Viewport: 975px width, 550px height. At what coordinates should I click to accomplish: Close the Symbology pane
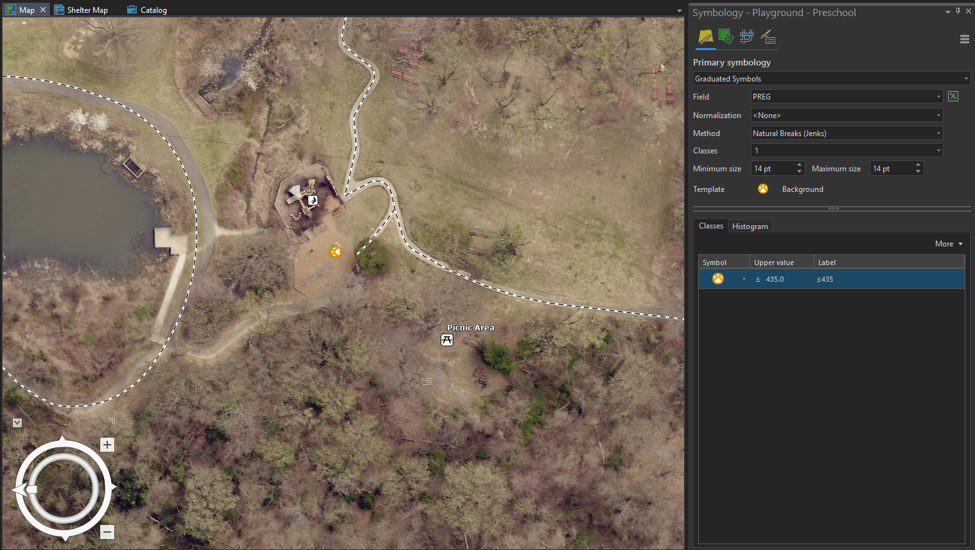click(x=968, y=12)
